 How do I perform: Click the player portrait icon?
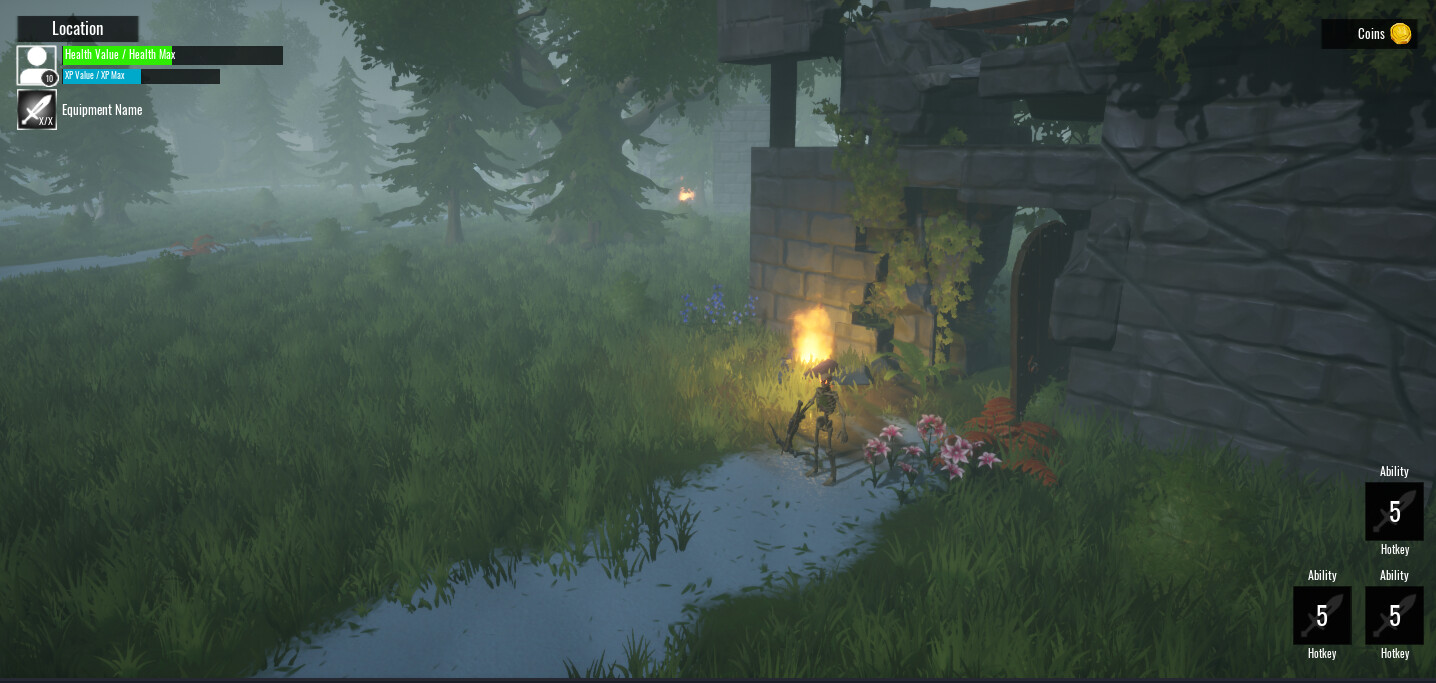tap(37, 65)
